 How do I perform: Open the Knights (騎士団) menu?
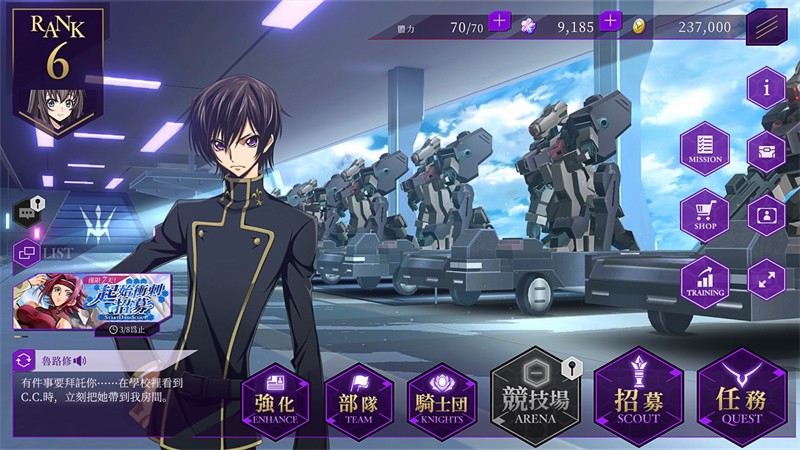coord(442,399)
